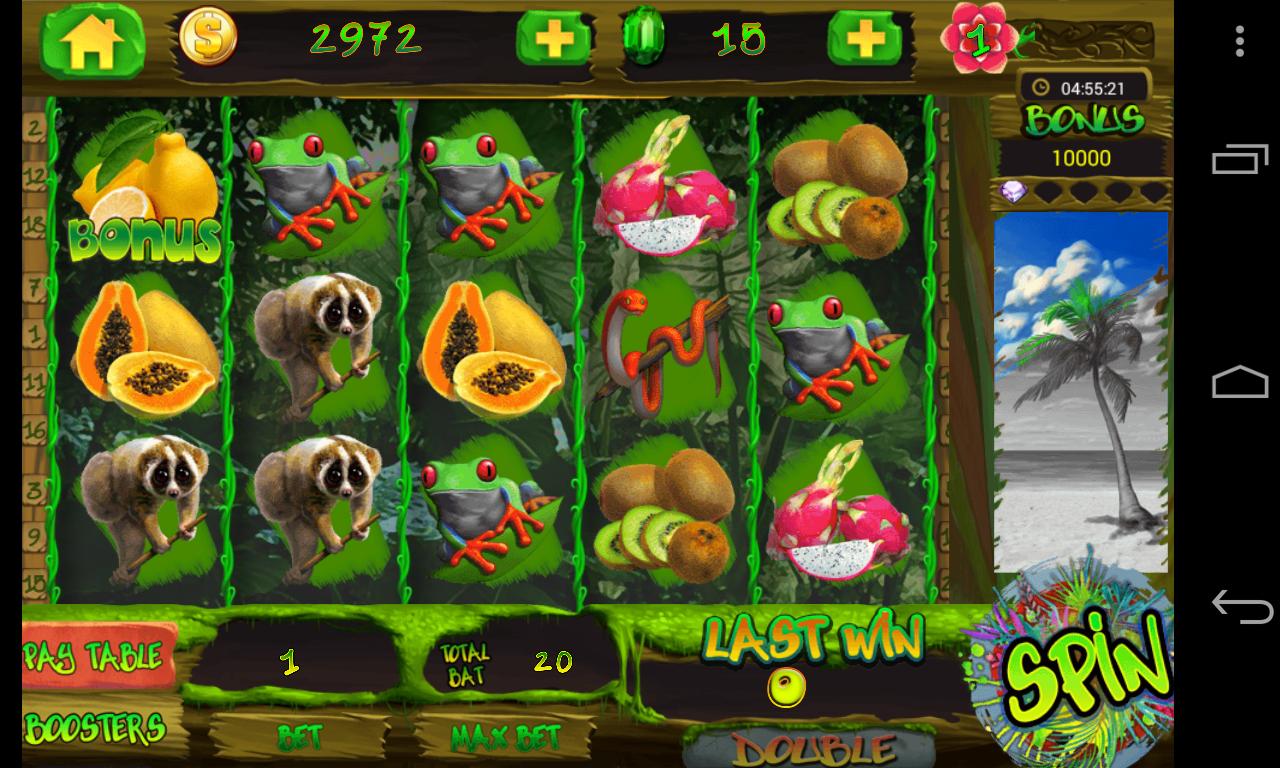Tap the LAST WIN coin indicator
The width and height of the screenshot is (1280, 768).
tap(785, 687)
